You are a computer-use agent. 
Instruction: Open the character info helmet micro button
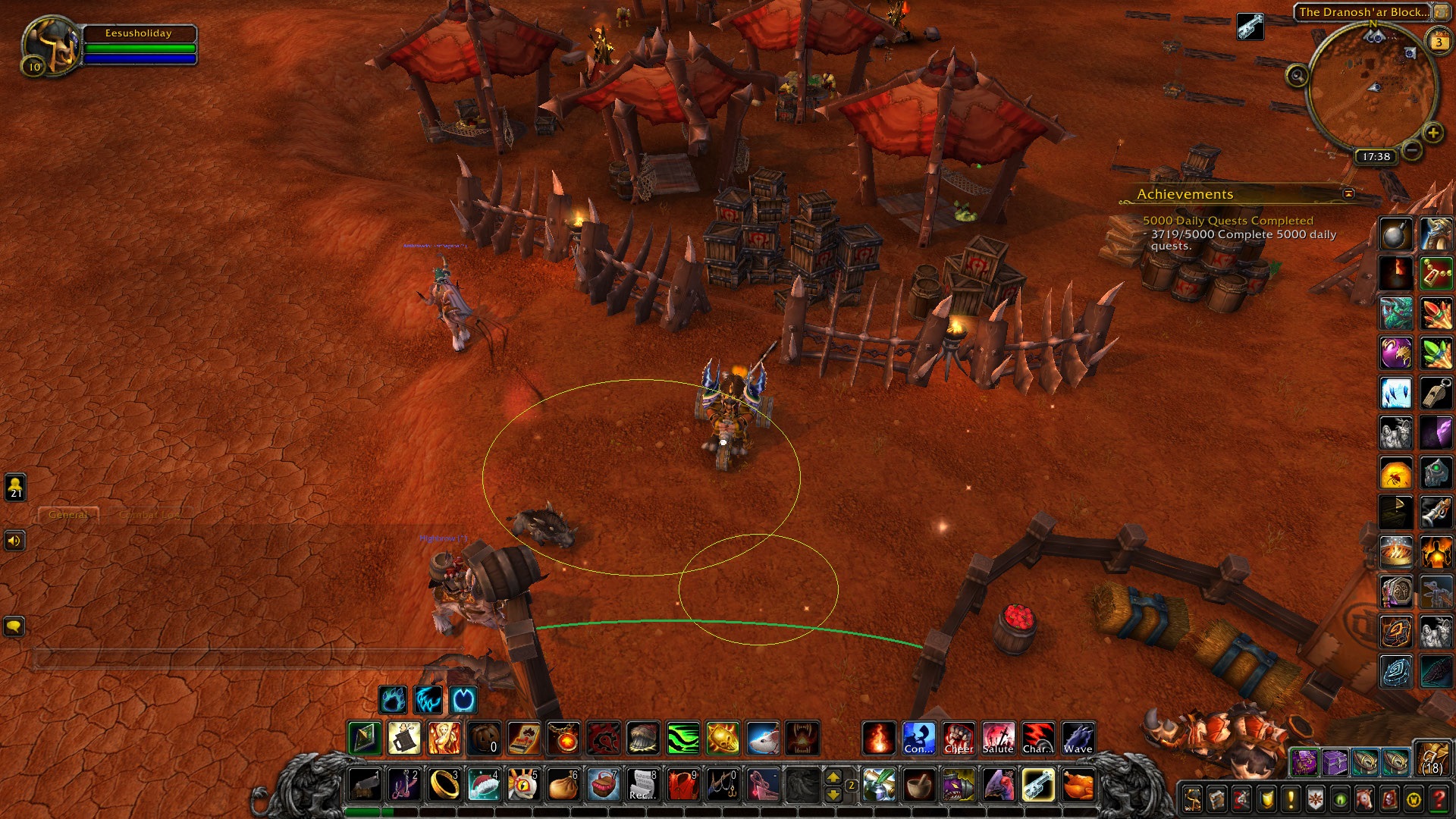[1192, 799]
